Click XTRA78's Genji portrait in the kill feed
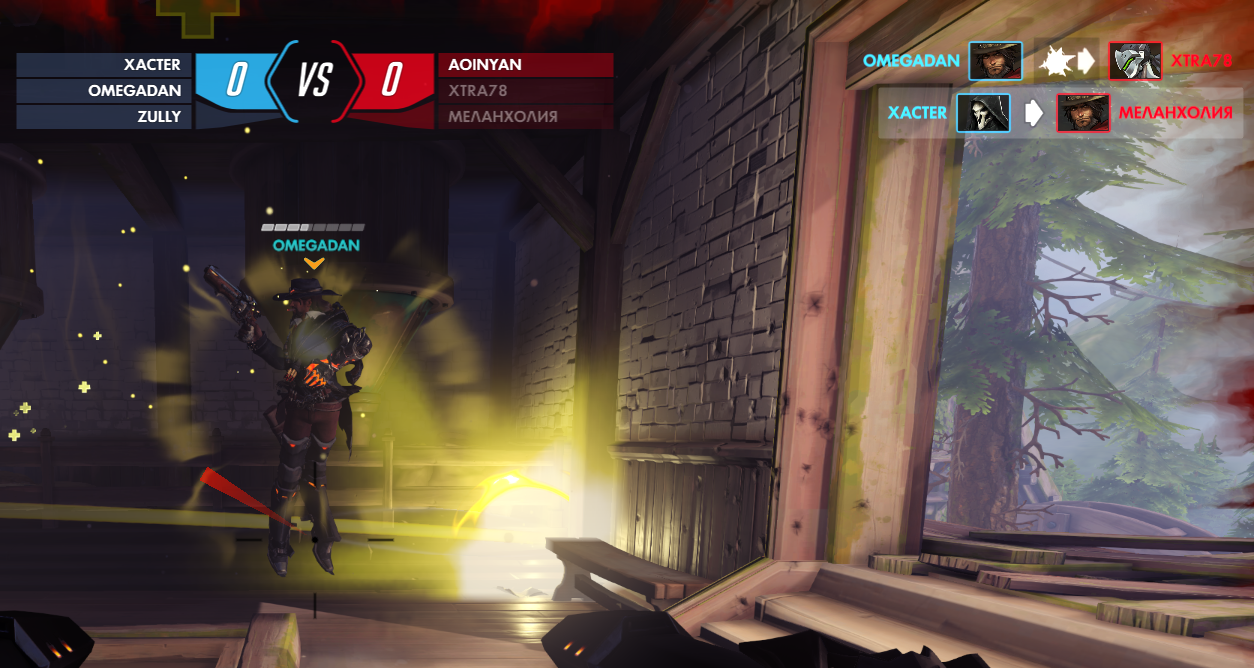Viewport: 1254px width, 668px height. 1135,61
